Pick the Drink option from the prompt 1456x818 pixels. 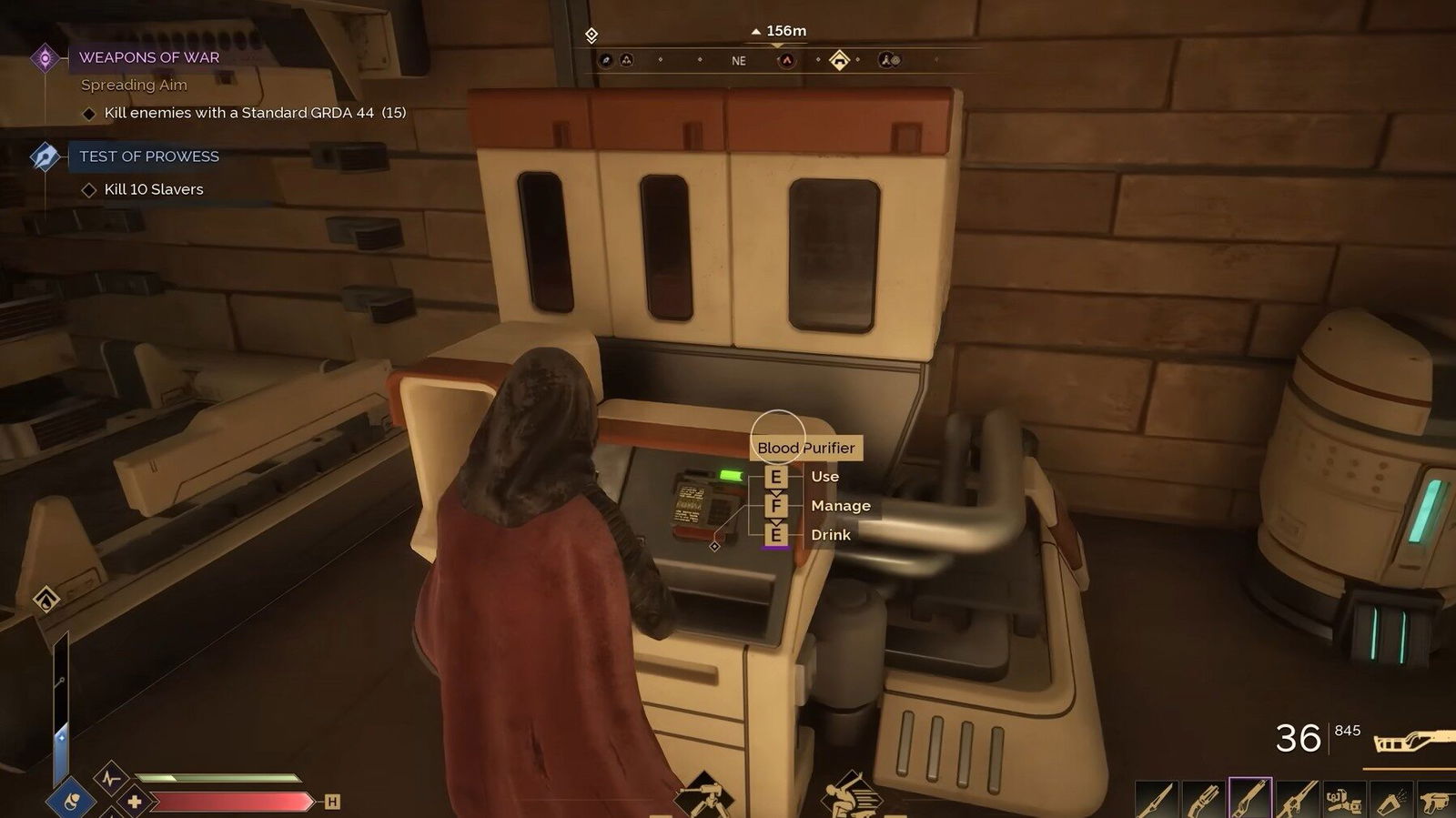830,535
